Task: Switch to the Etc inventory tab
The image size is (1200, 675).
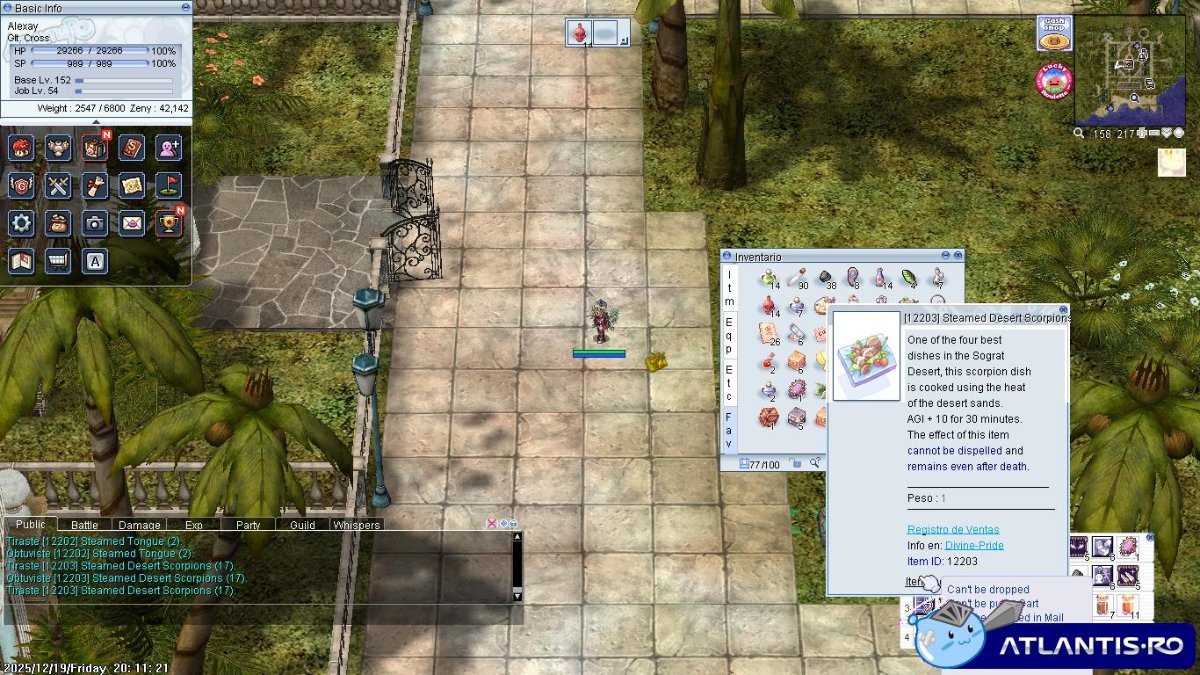Action: point(729,377)
